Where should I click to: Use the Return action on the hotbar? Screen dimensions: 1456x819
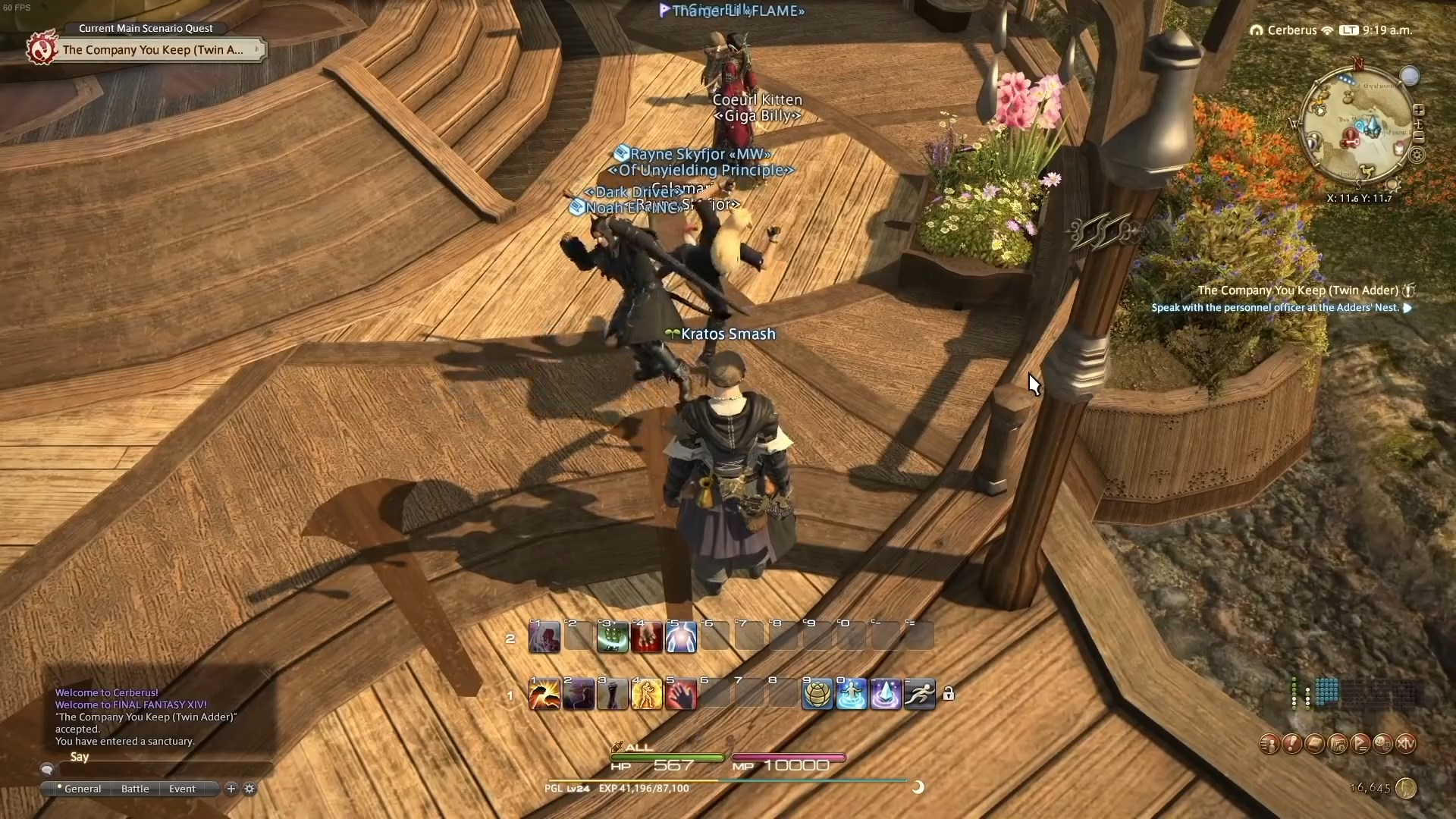tap(852, 694)
